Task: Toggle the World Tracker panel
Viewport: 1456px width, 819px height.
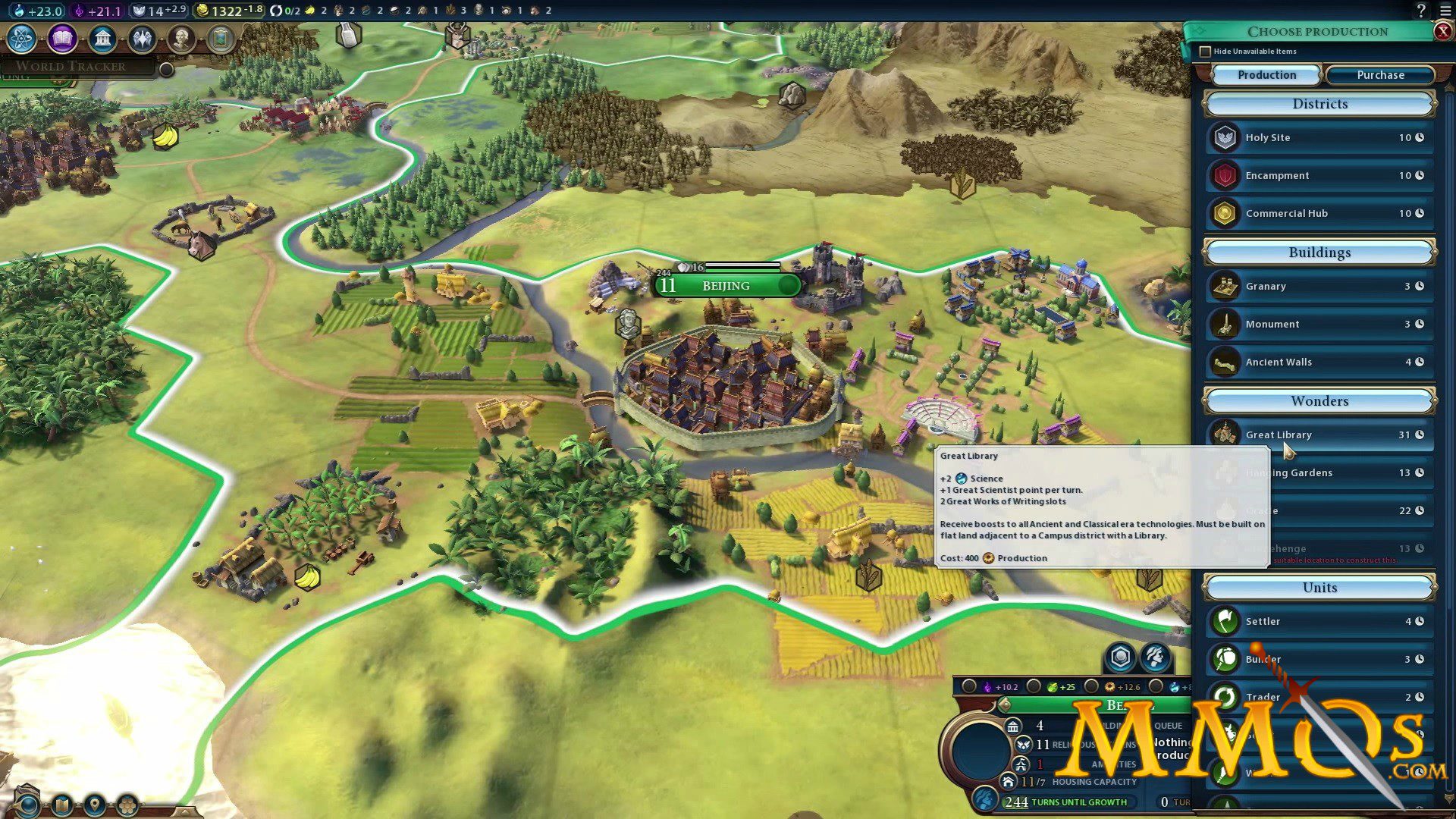Action: tap(165, 69)
